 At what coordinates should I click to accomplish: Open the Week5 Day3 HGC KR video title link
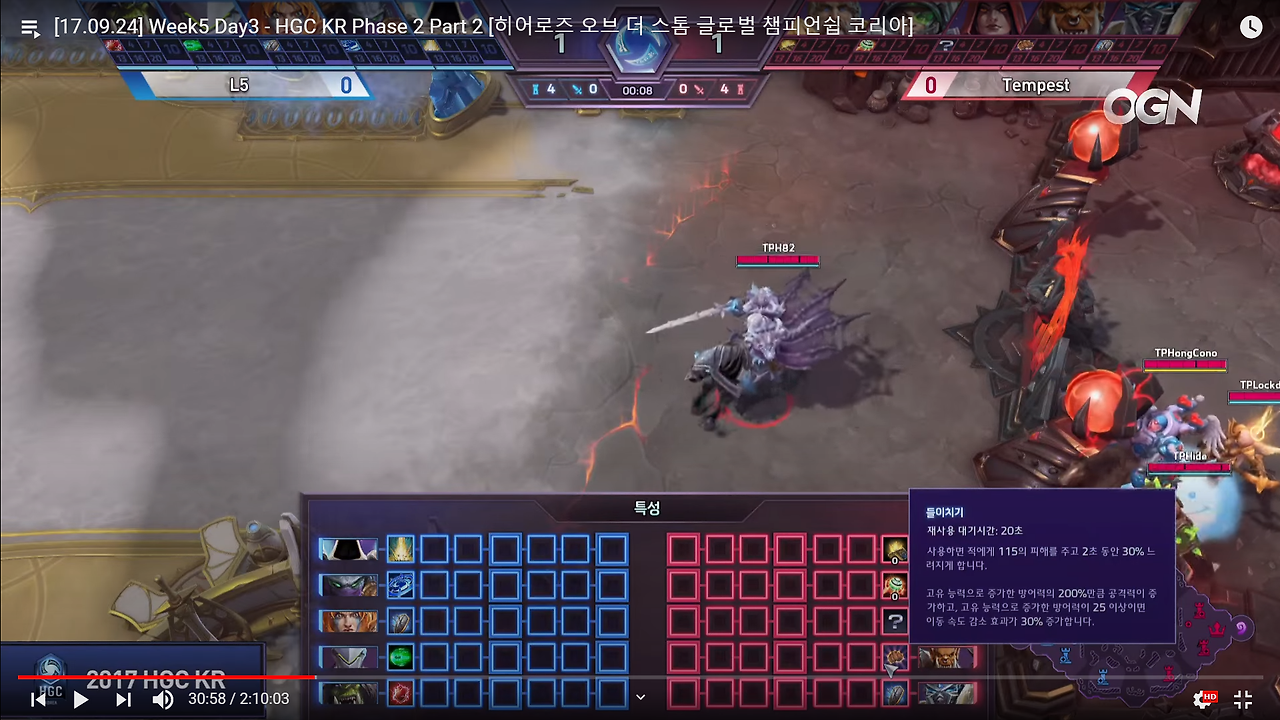click(480, 26)
